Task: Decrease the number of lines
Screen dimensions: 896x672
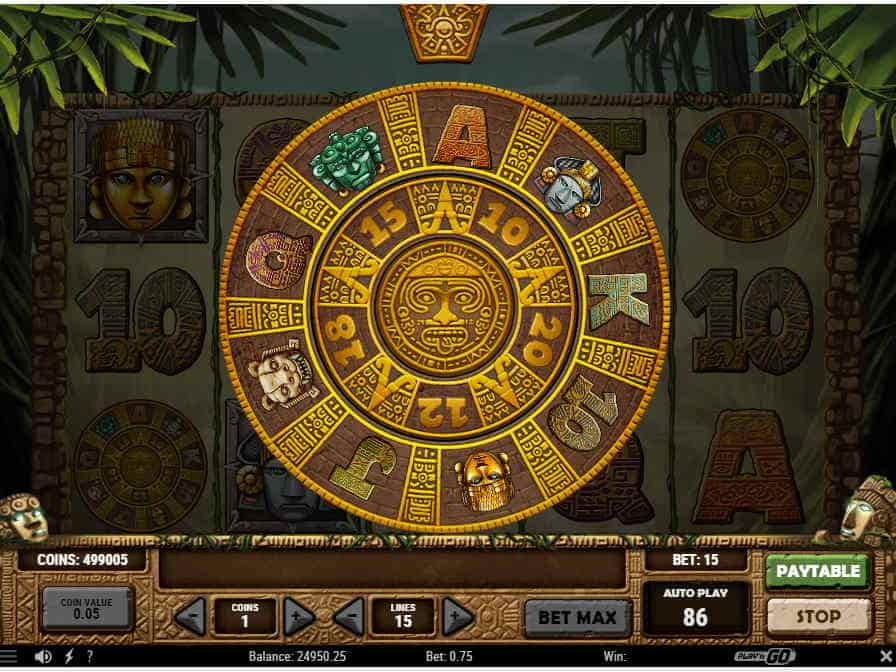Action: pyautogui.click(x=349, y=616)
